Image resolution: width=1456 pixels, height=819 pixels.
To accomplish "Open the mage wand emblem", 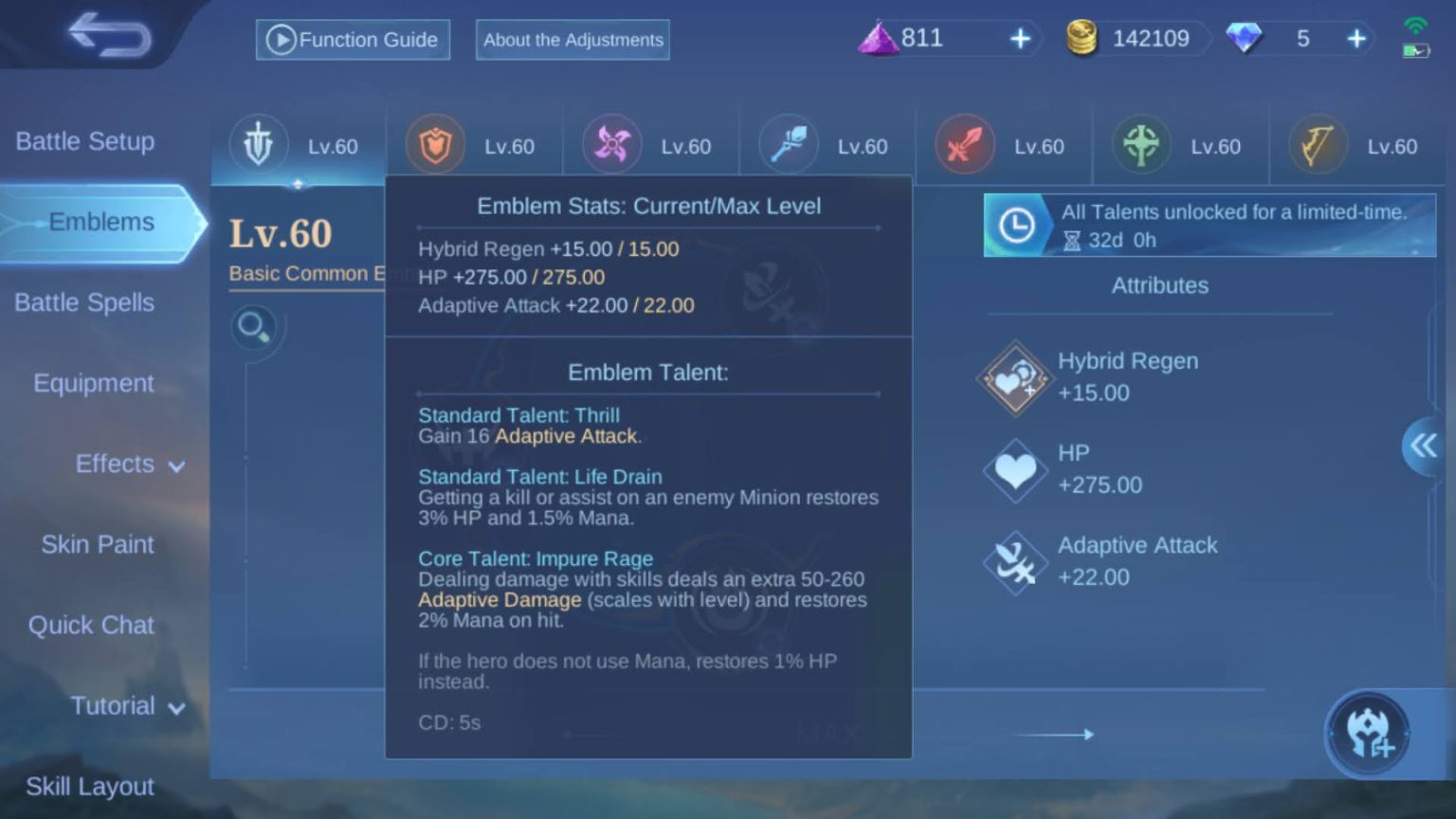I will [788, 144].
